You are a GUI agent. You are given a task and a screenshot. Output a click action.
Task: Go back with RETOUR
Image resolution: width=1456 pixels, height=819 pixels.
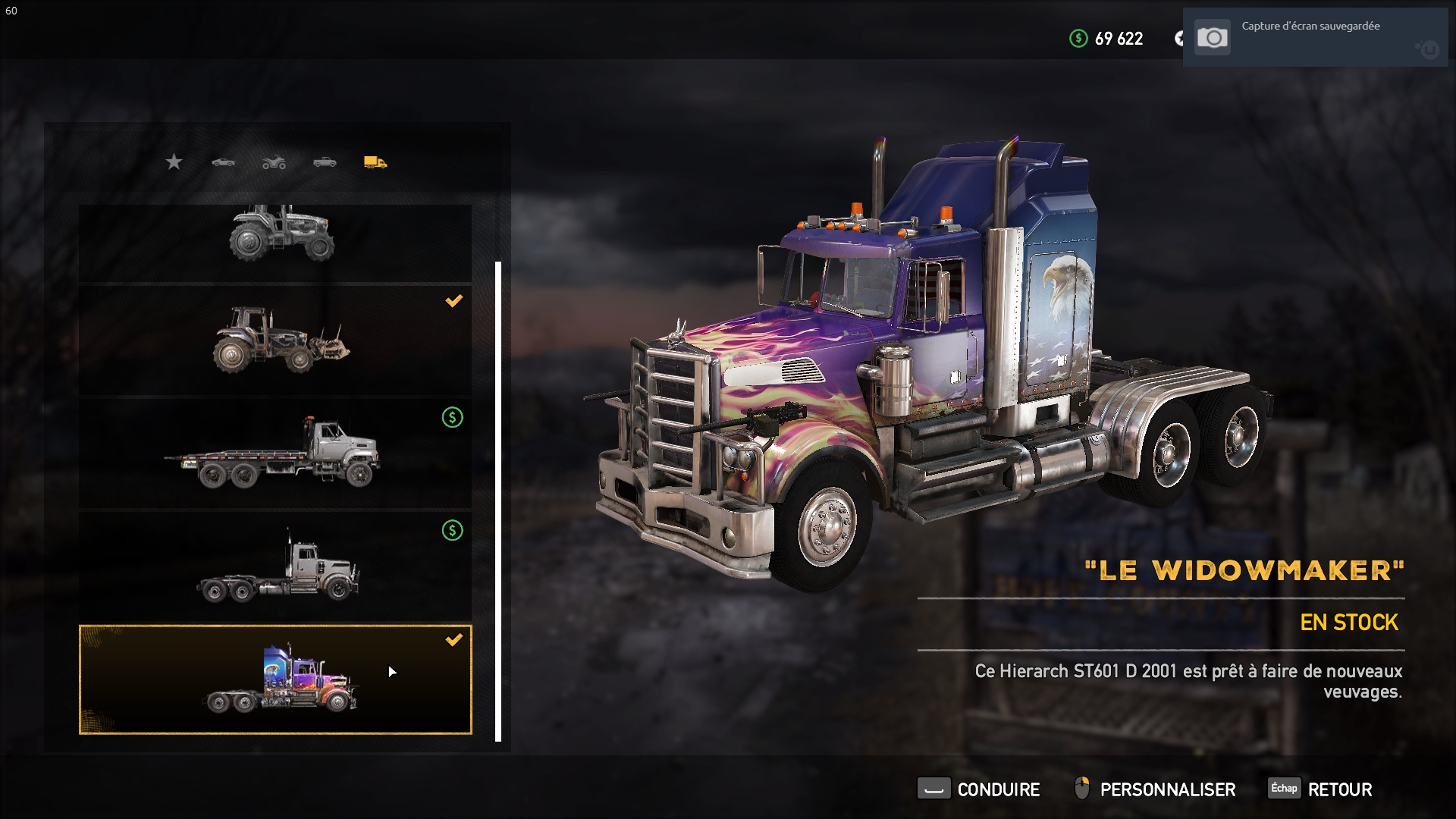click(1321, 789)
